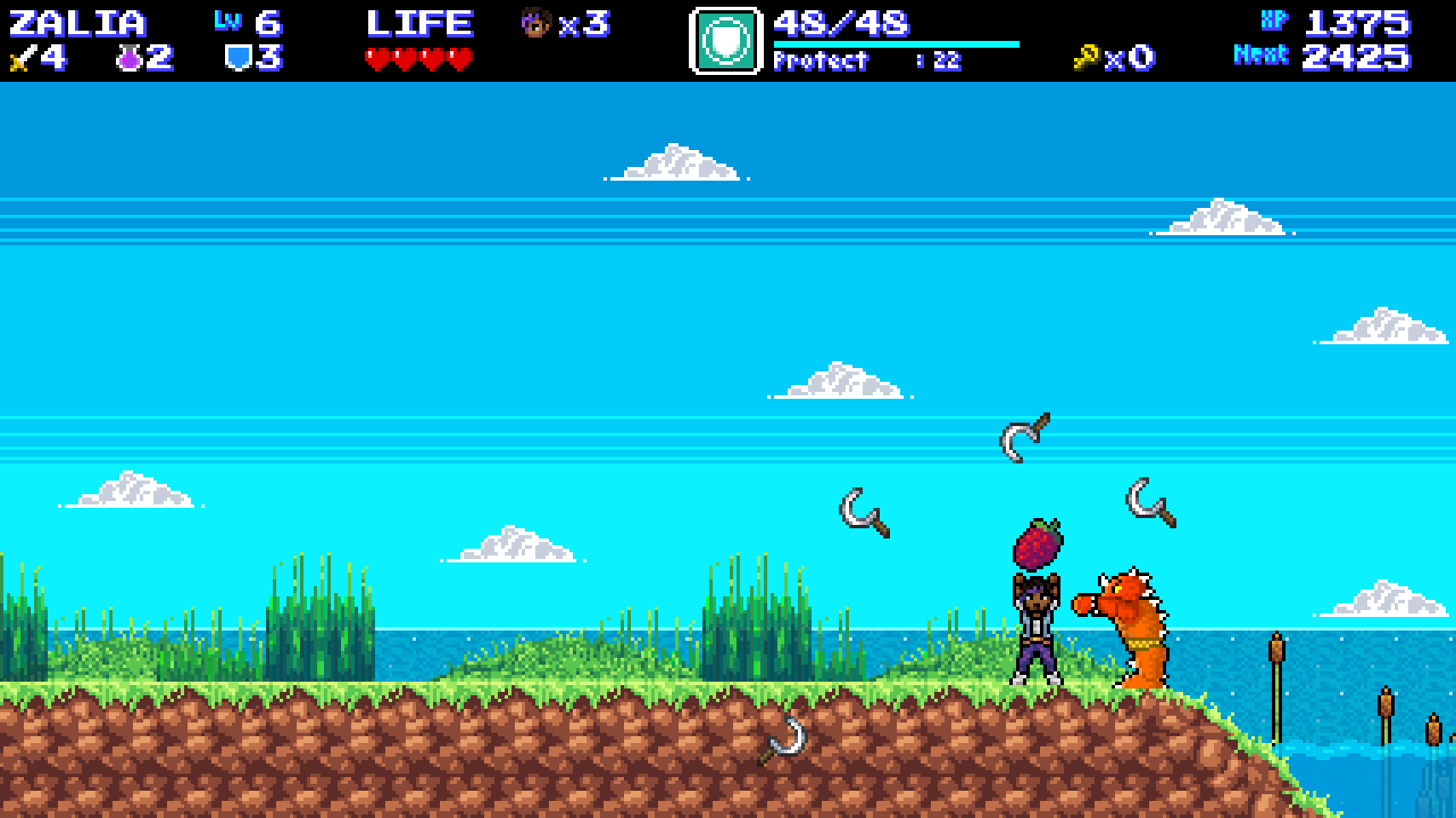Click the blue shield defense icon
The height and width of the screenshot is (818, 1456).
pyautogui.click(x=236, y=58)
